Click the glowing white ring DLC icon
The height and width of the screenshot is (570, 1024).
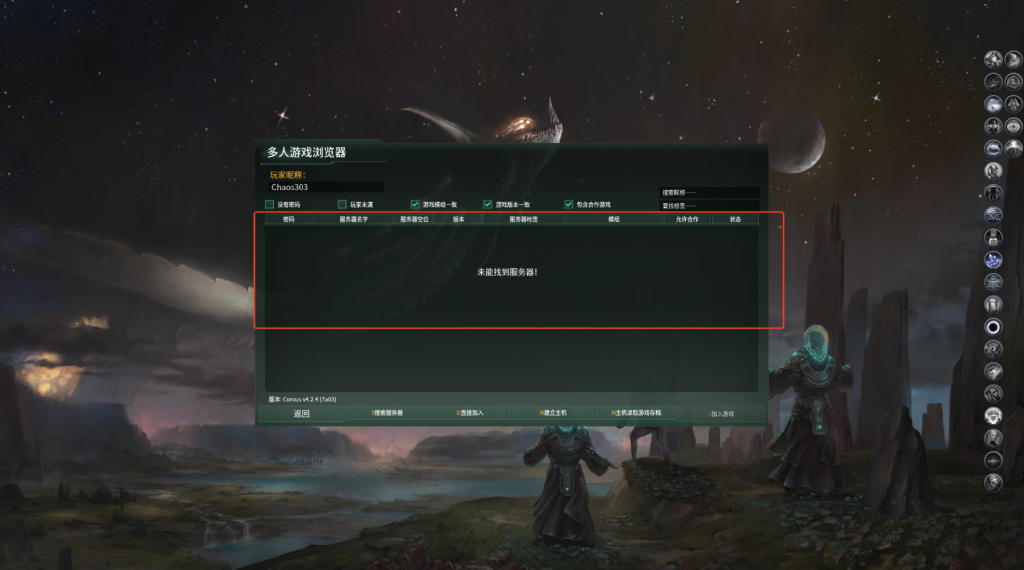tap(993, 326)
